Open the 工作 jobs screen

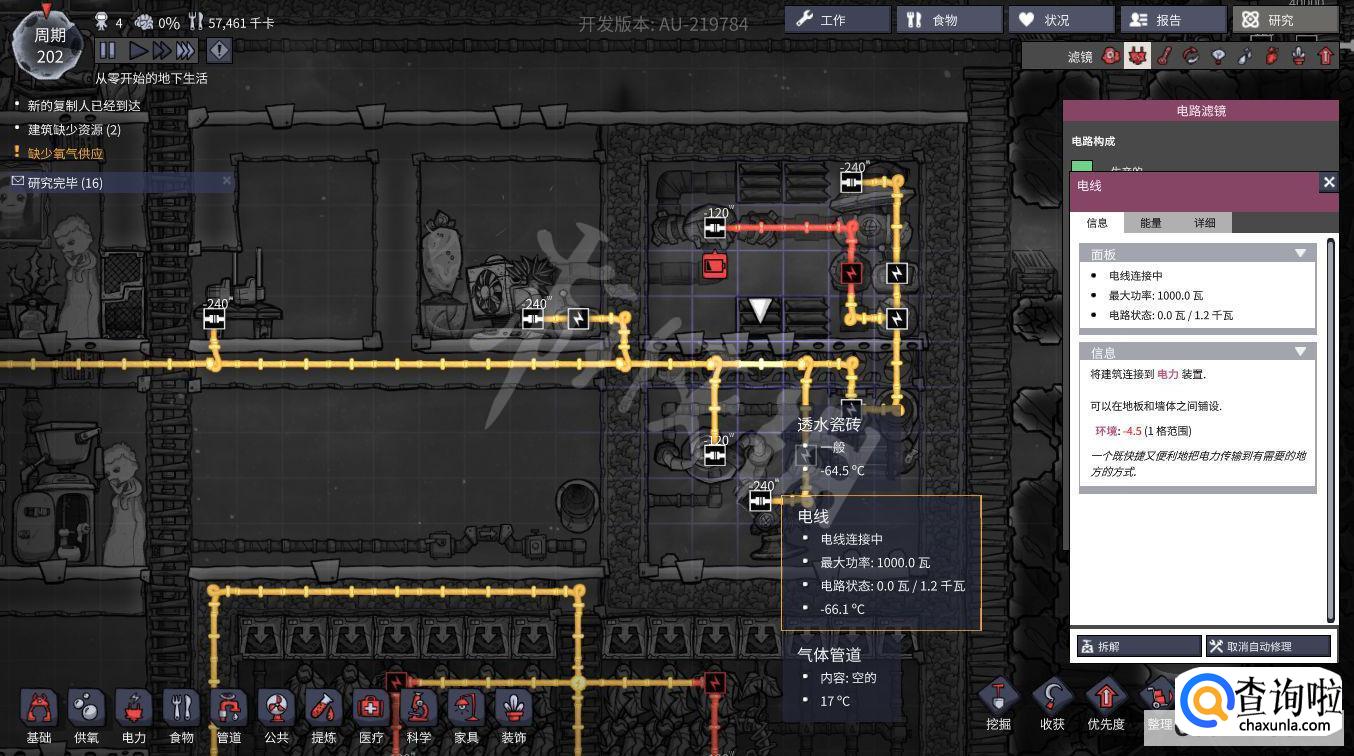point(836,20)
